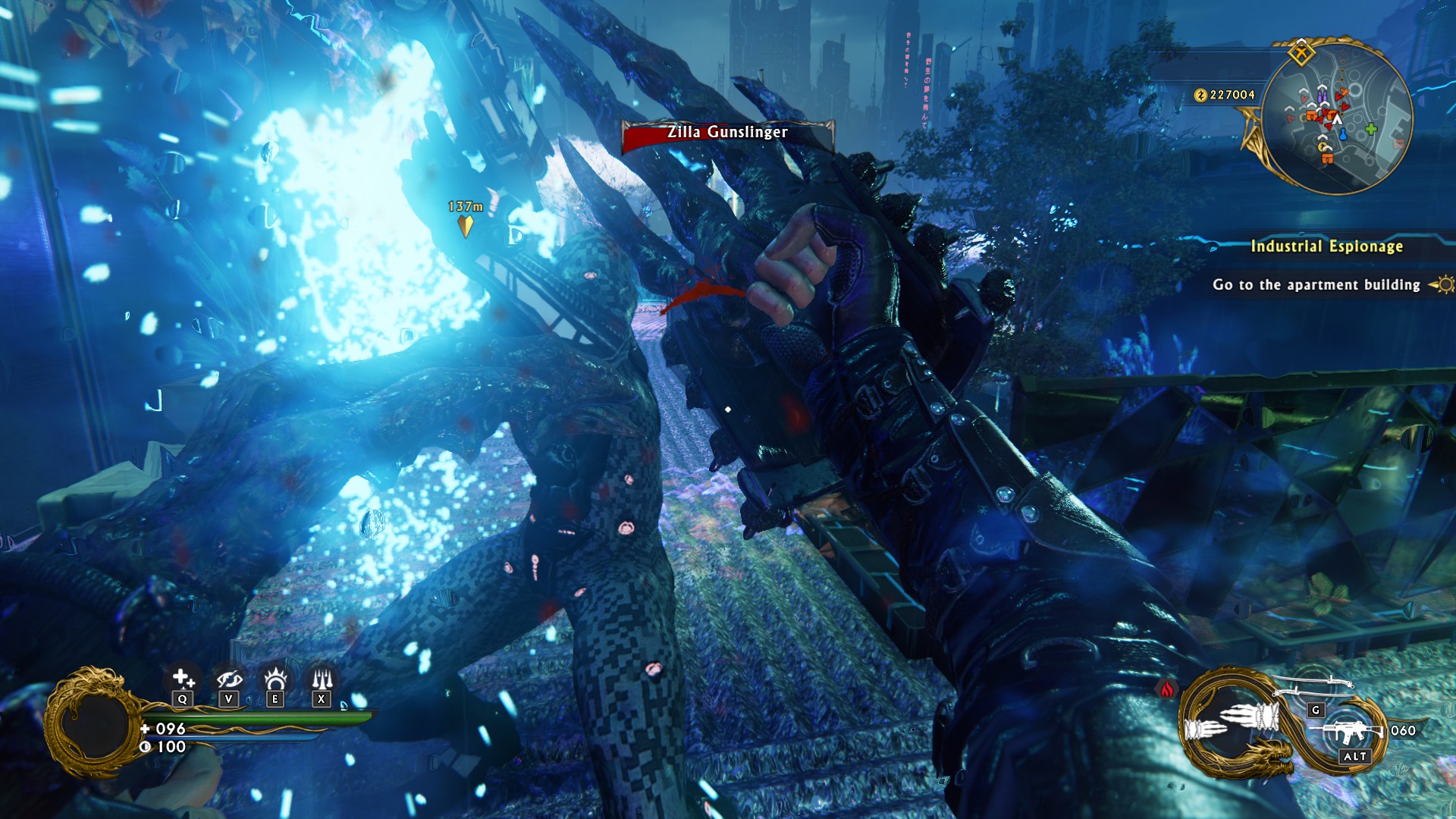Viewport: 1456px width, 819px height.
Task: Select the gold crossed-swords mission marker
Action: 1301,53
